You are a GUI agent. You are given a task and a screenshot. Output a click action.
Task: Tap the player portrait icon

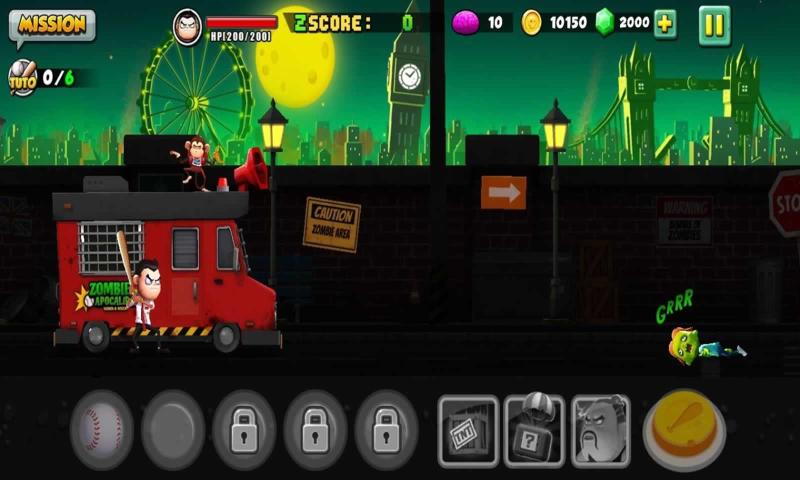tap(187, 26)
